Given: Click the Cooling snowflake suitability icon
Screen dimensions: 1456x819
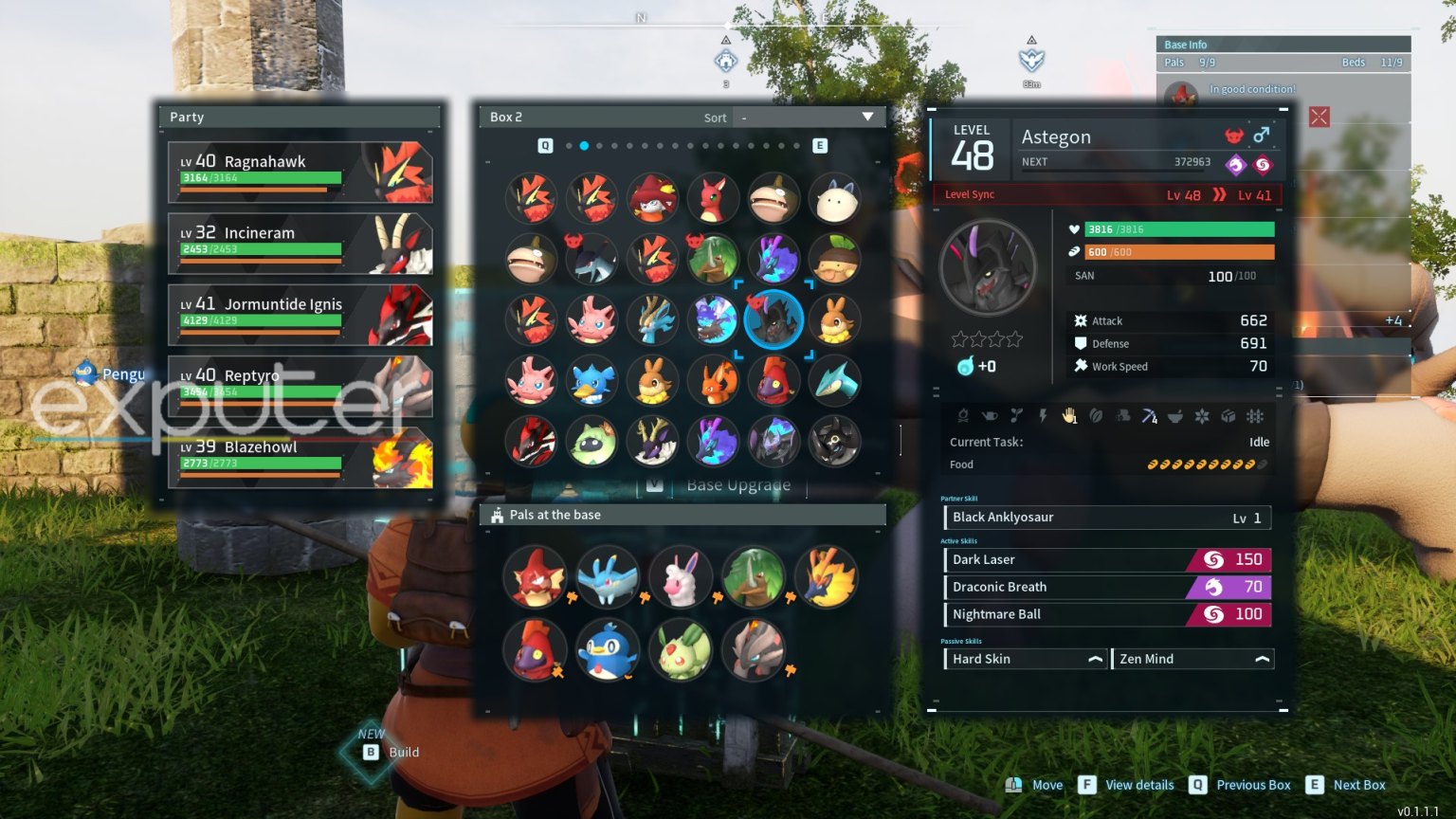Looking at the screenshot, I should tap(1202, 416).
